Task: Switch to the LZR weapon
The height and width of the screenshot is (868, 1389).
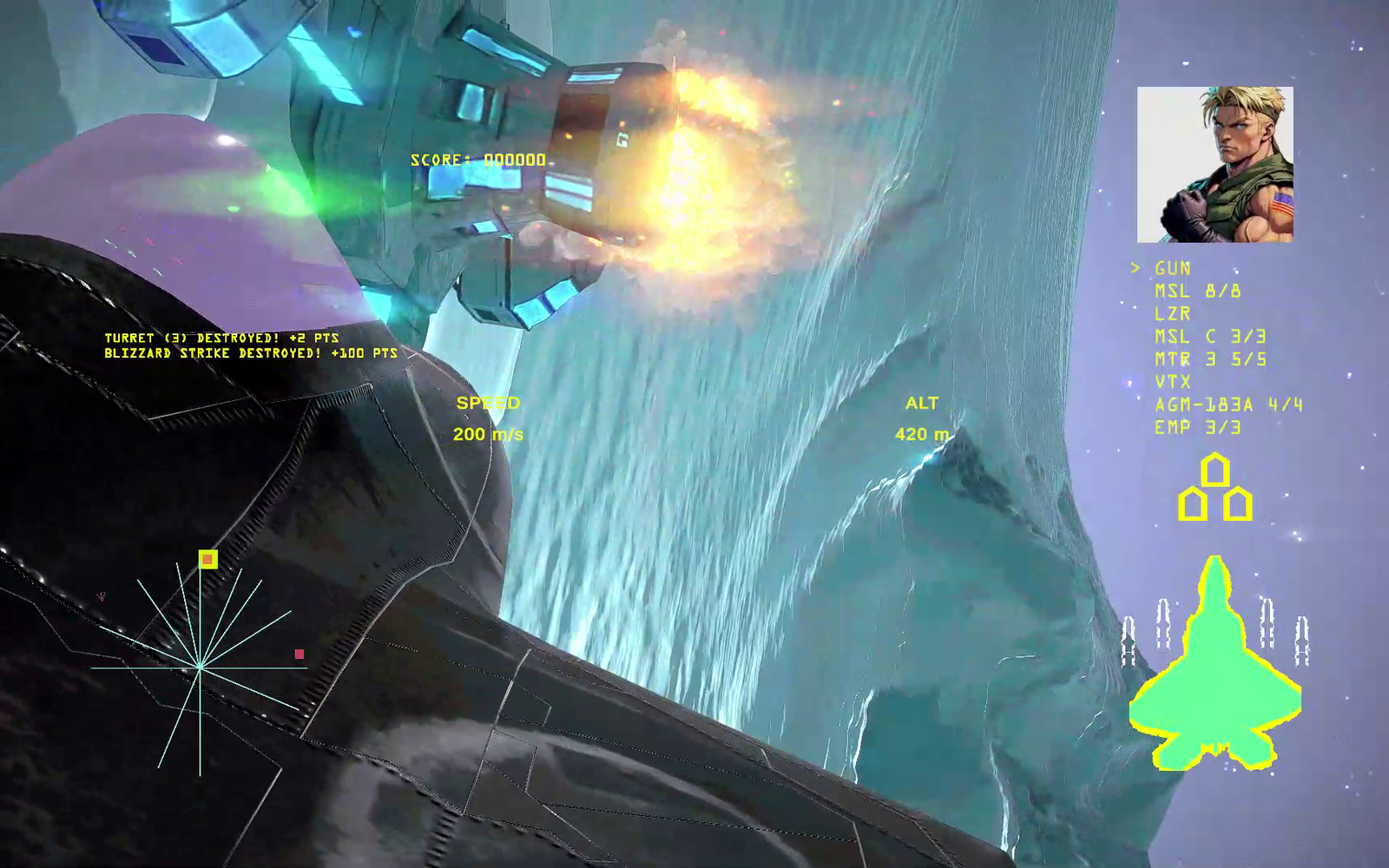Action: (x=1172, y=314)
